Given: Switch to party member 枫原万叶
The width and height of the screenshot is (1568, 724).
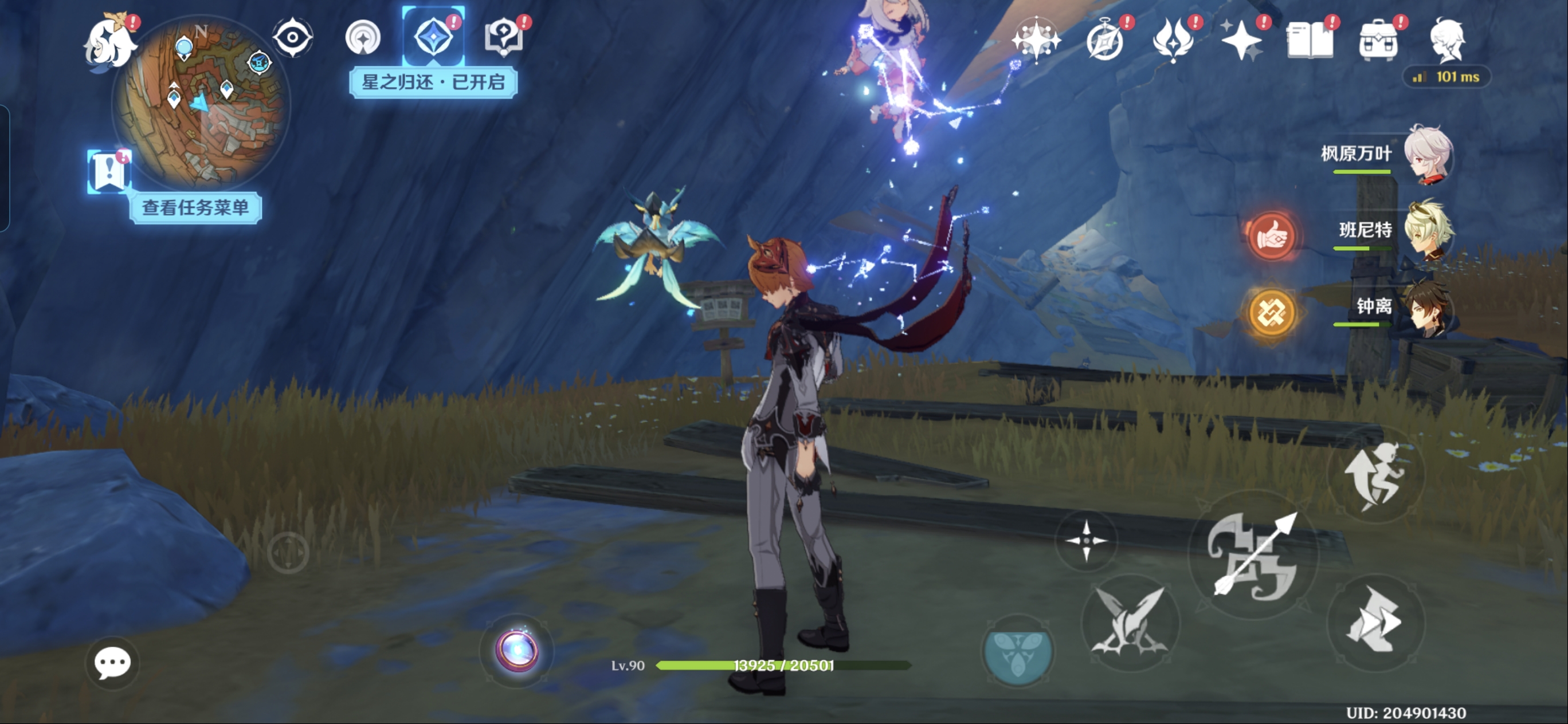Looking at the screenshot, I should tap(1428, 155).
